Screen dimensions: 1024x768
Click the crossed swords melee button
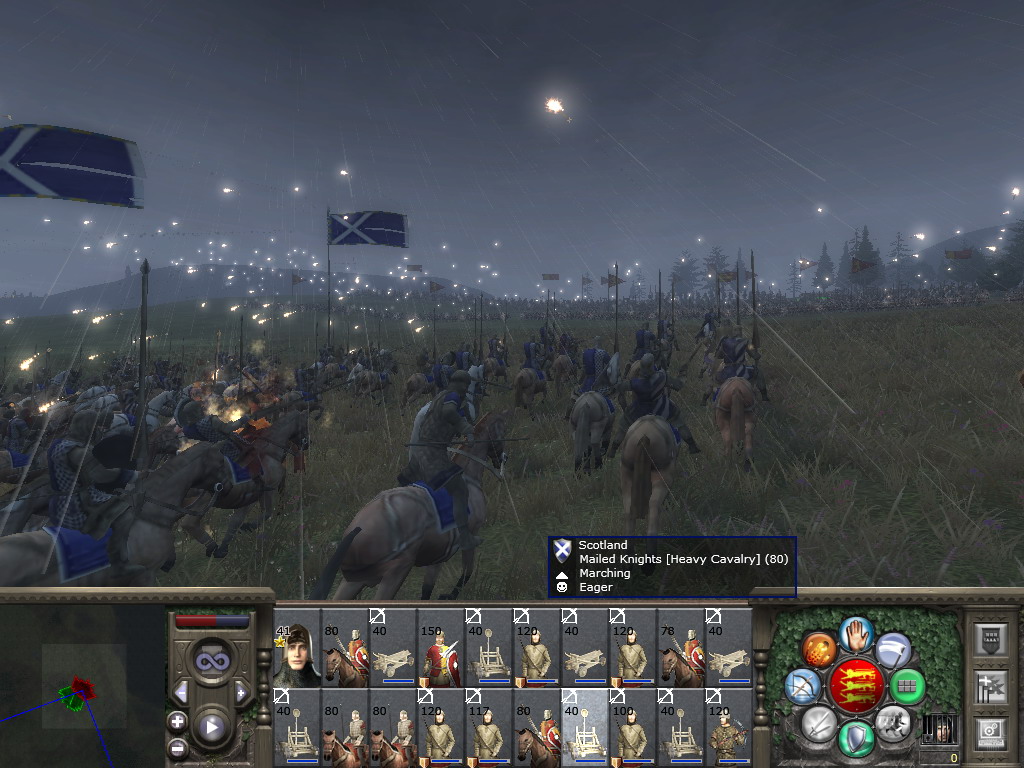(819, 722)
